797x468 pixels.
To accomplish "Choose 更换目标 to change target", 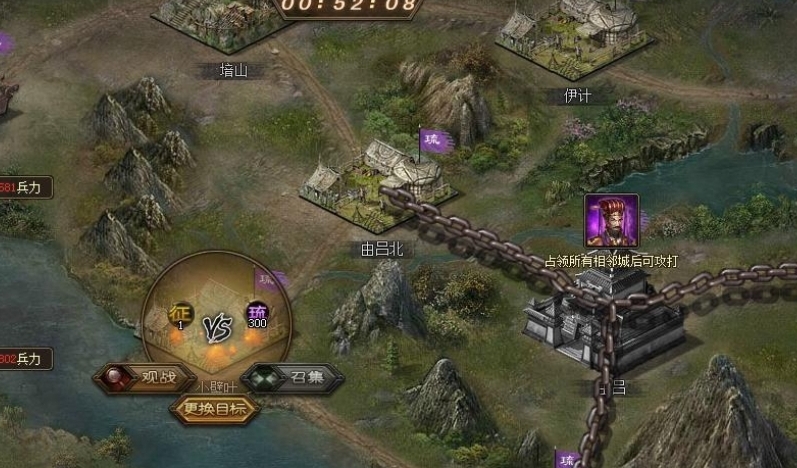I will tap(215, 407).
